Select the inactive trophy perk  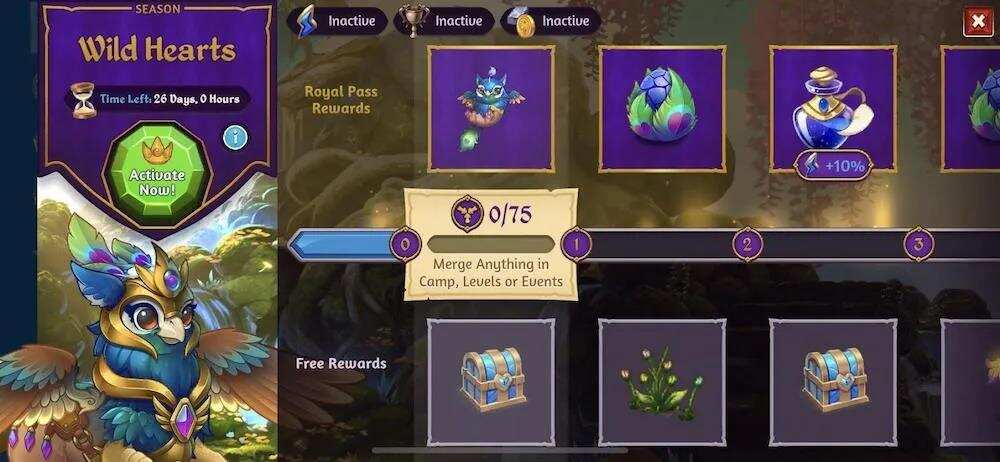click(x=443, y=20)
